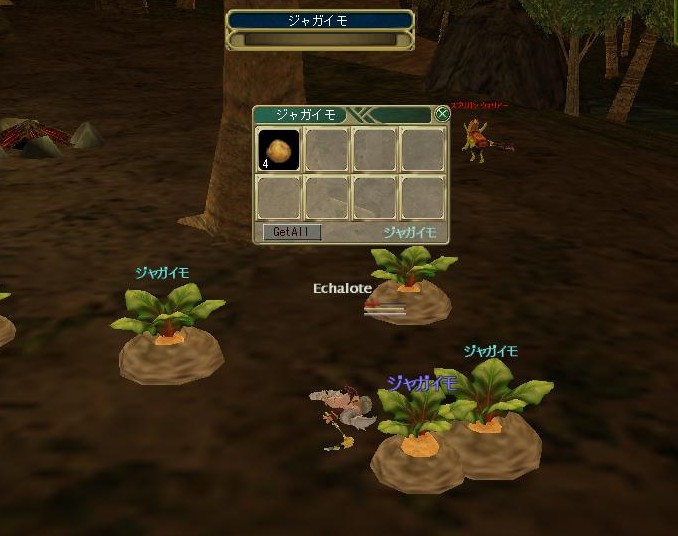Screen dimensions: 678x536
Task: Close the loot window
Action: [x=442, y=114]
